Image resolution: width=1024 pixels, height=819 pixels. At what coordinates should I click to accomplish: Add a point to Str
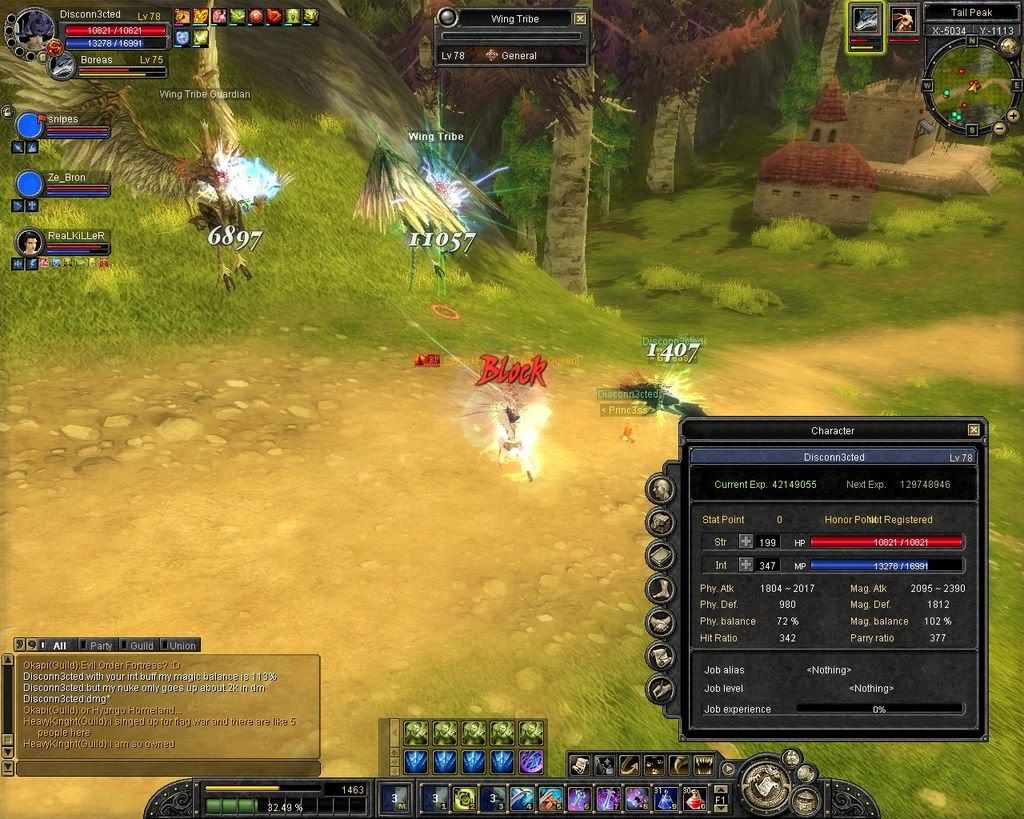[x=746, y=542]
